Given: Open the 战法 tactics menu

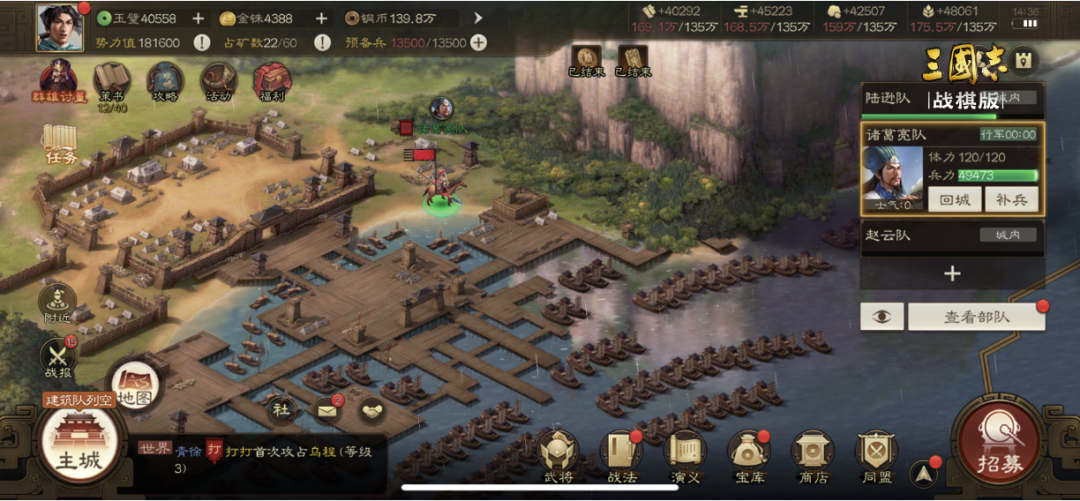Looking at the screenshot, I should coord(621,457).
